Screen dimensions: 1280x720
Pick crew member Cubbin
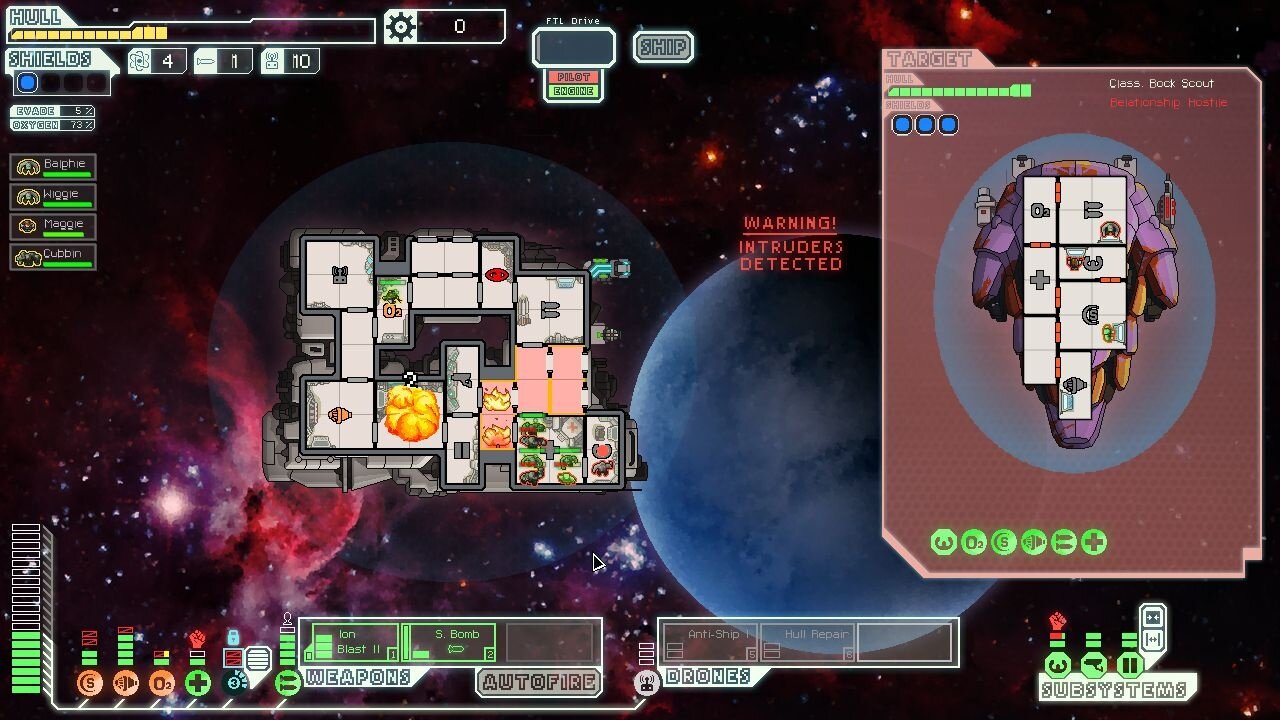53,256
